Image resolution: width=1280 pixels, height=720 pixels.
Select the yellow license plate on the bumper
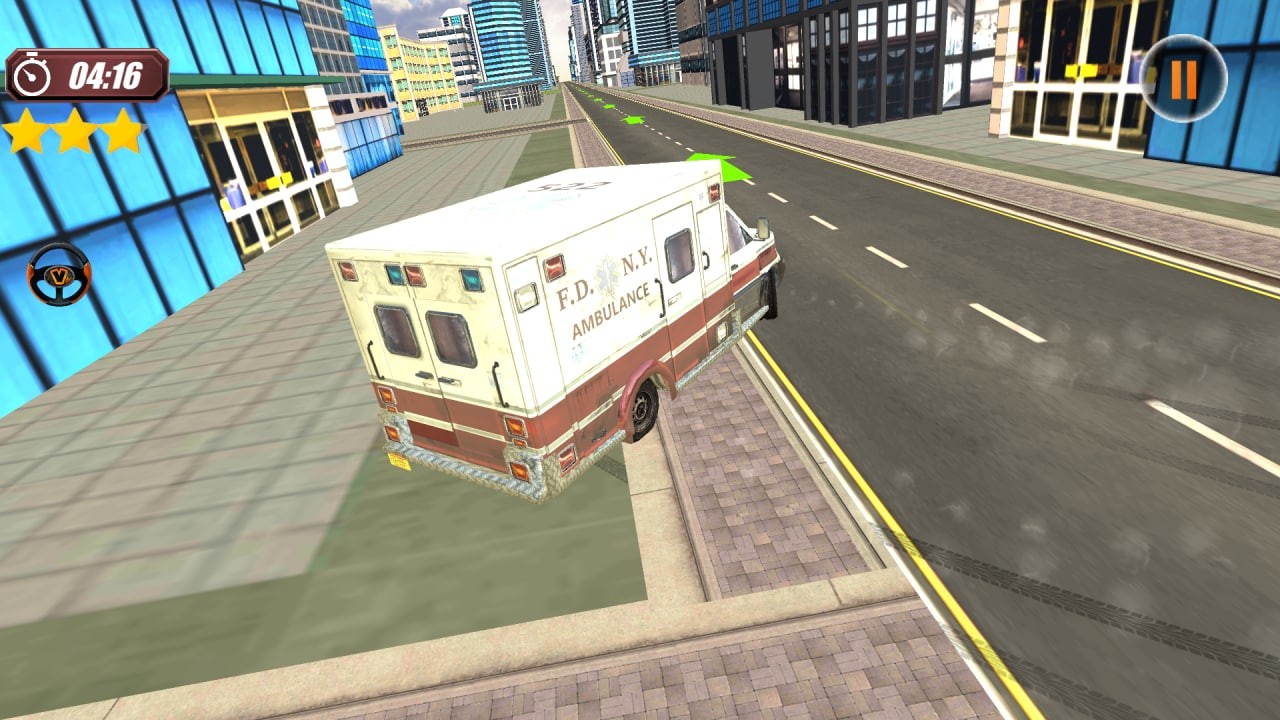click(x=401, y=460)
